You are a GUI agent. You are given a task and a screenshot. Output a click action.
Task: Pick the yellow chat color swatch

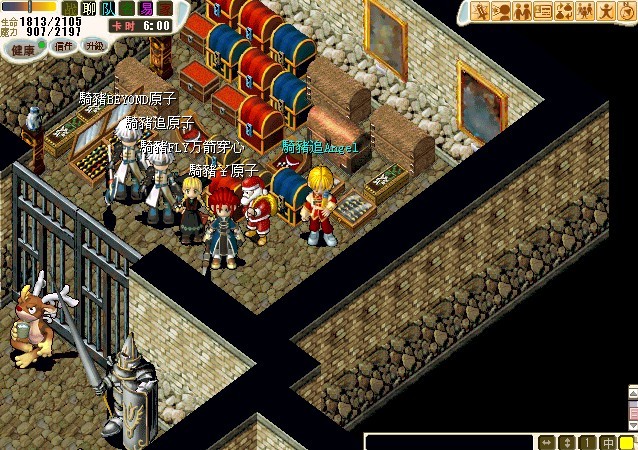[x=627, y=442]
